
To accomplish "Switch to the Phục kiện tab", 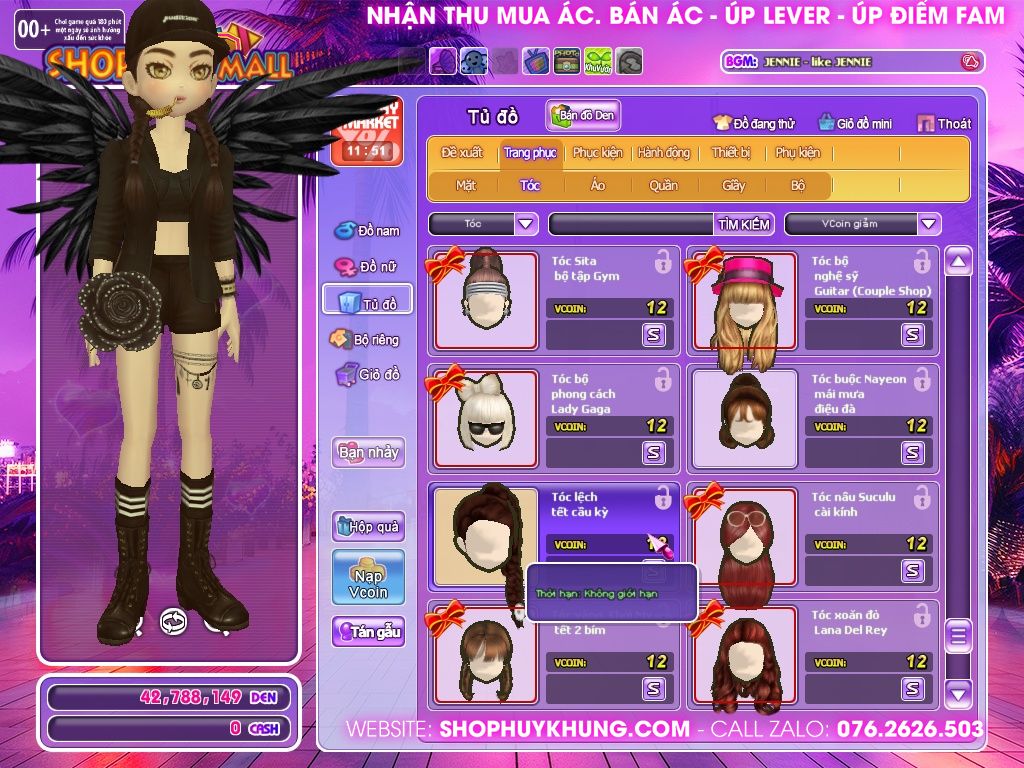I will (597, 153).
